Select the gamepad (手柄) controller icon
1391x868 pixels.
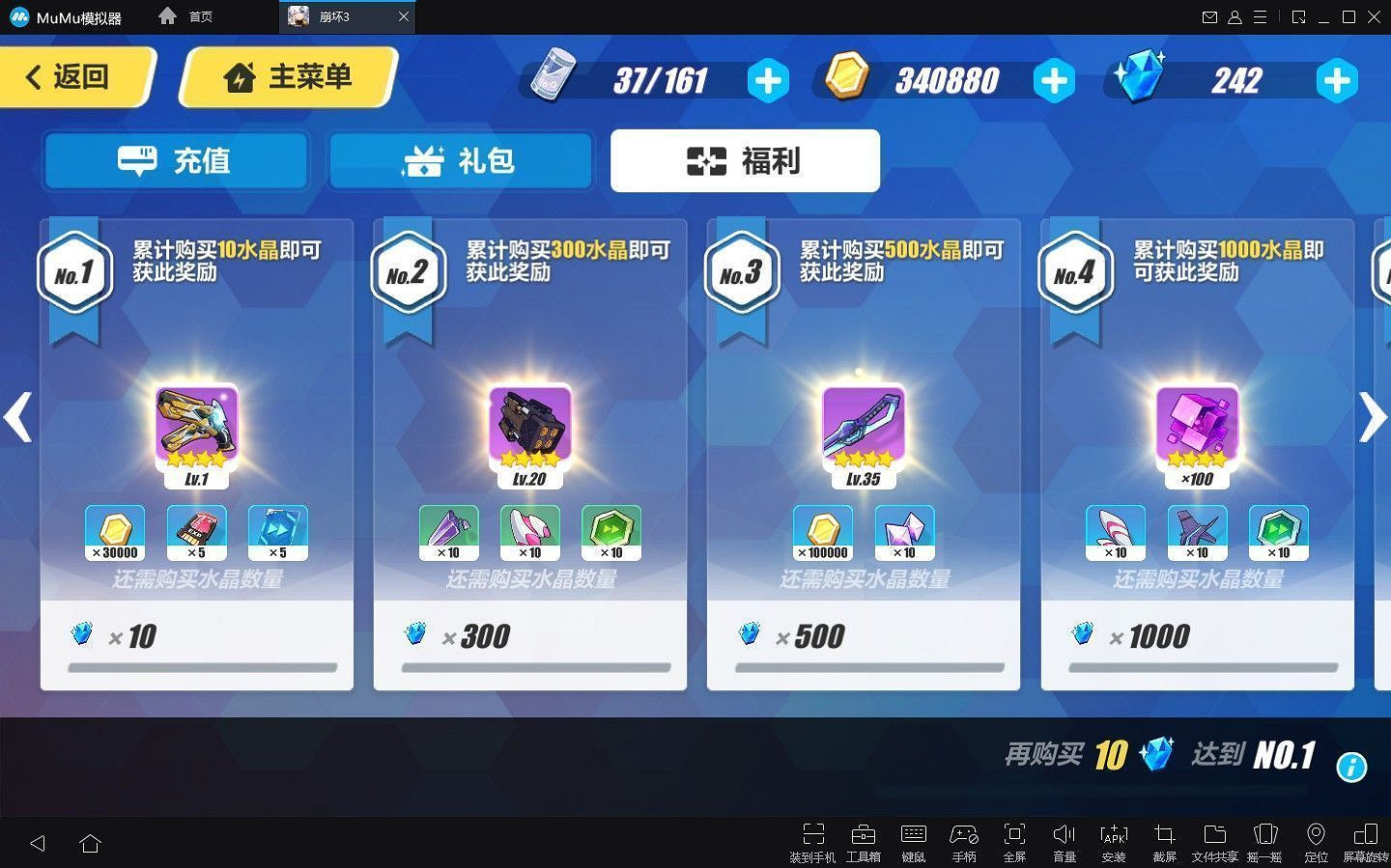click(963, 838)
